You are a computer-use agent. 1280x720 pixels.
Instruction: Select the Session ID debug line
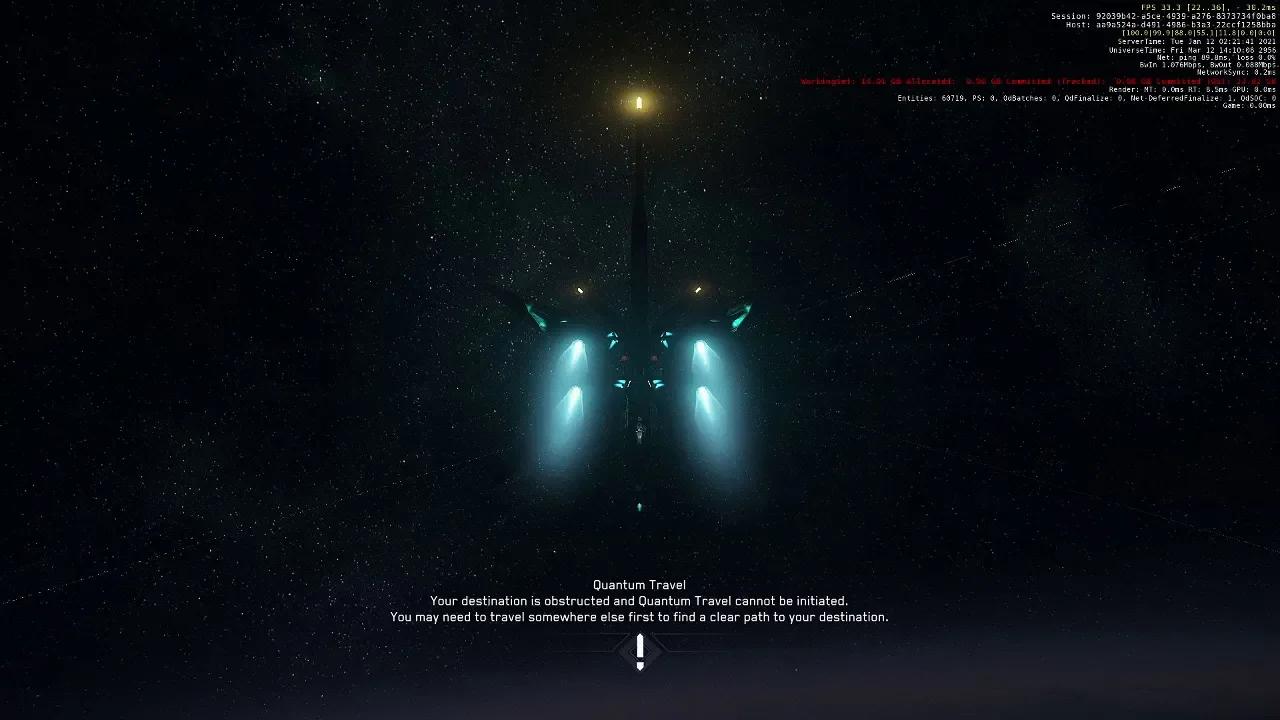1160,15
